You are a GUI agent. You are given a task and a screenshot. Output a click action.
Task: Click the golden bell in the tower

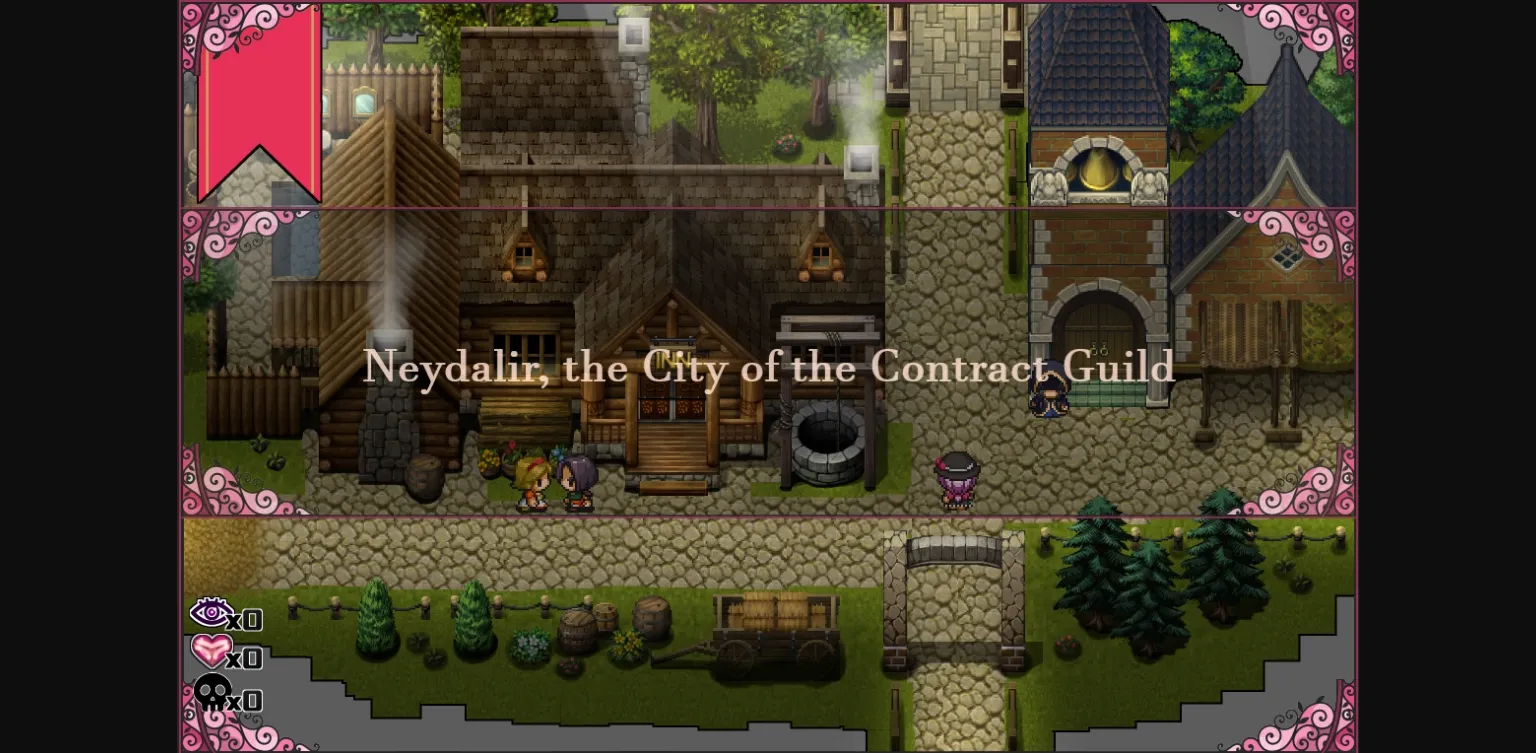1097,170
